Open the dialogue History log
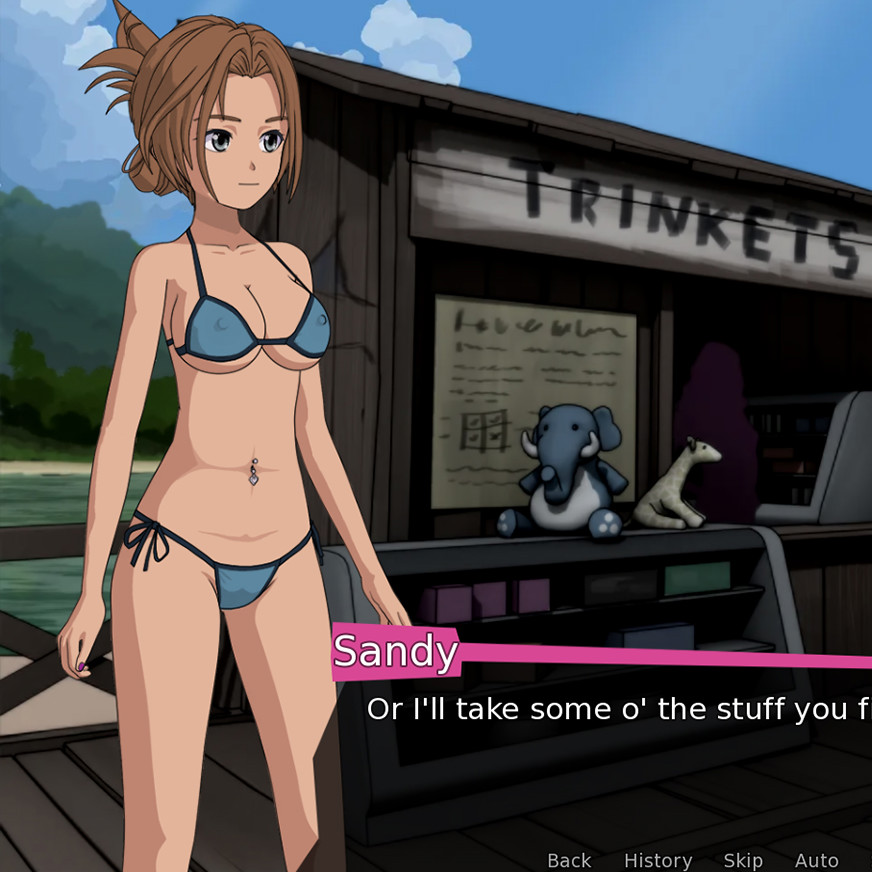This screenshot has width=872, height=872. coord(657,860)
